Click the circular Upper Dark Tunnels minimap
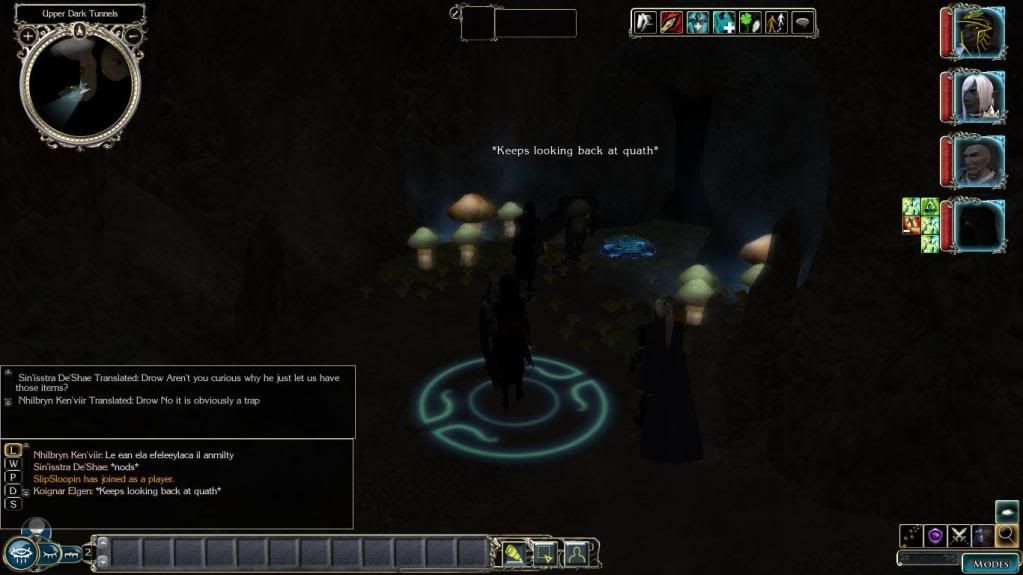The width and height of the screenshot is (1023, 575). coord(80,84)
